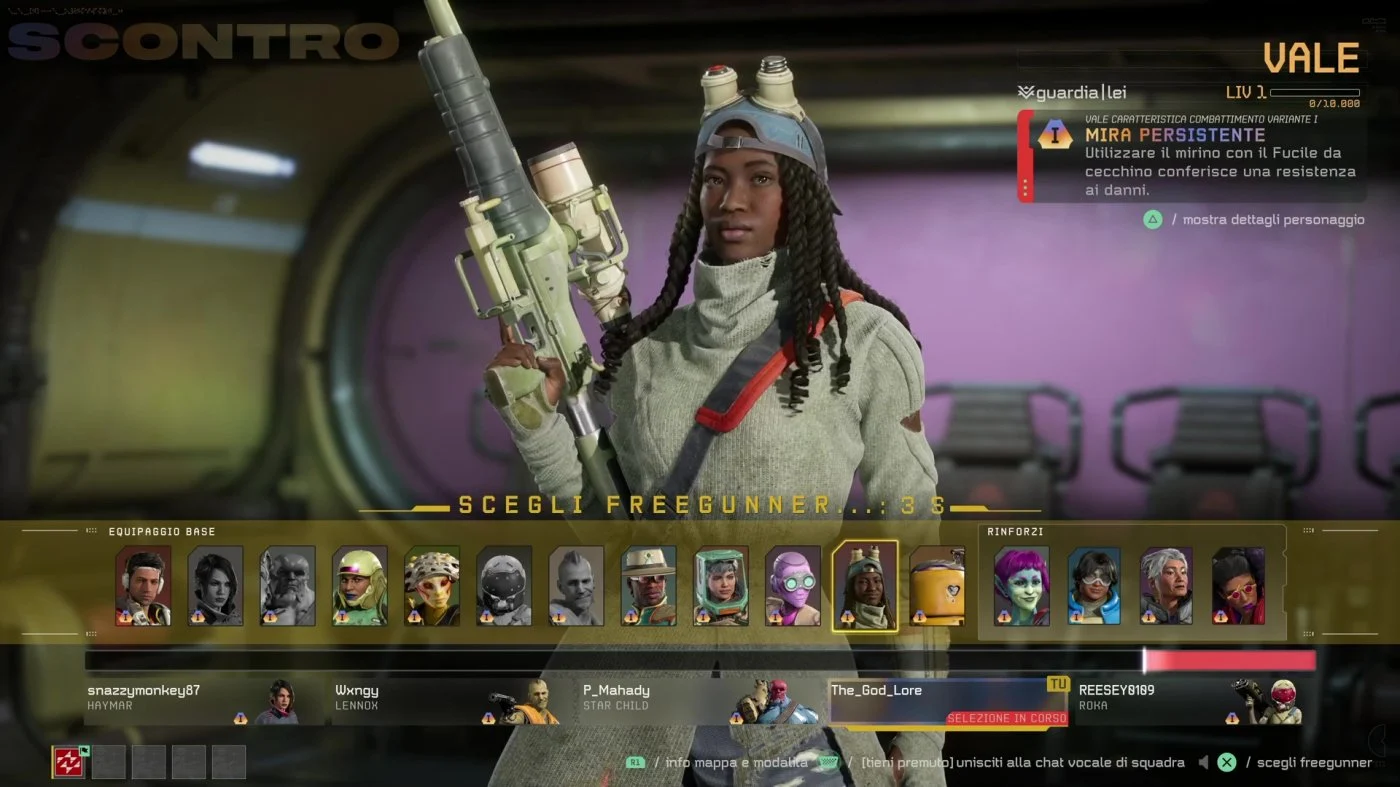The width and height of the screenshot is (1400, 787).
Task: Select the spotted mushroom-headed freegunner
Action: [432, 586]
